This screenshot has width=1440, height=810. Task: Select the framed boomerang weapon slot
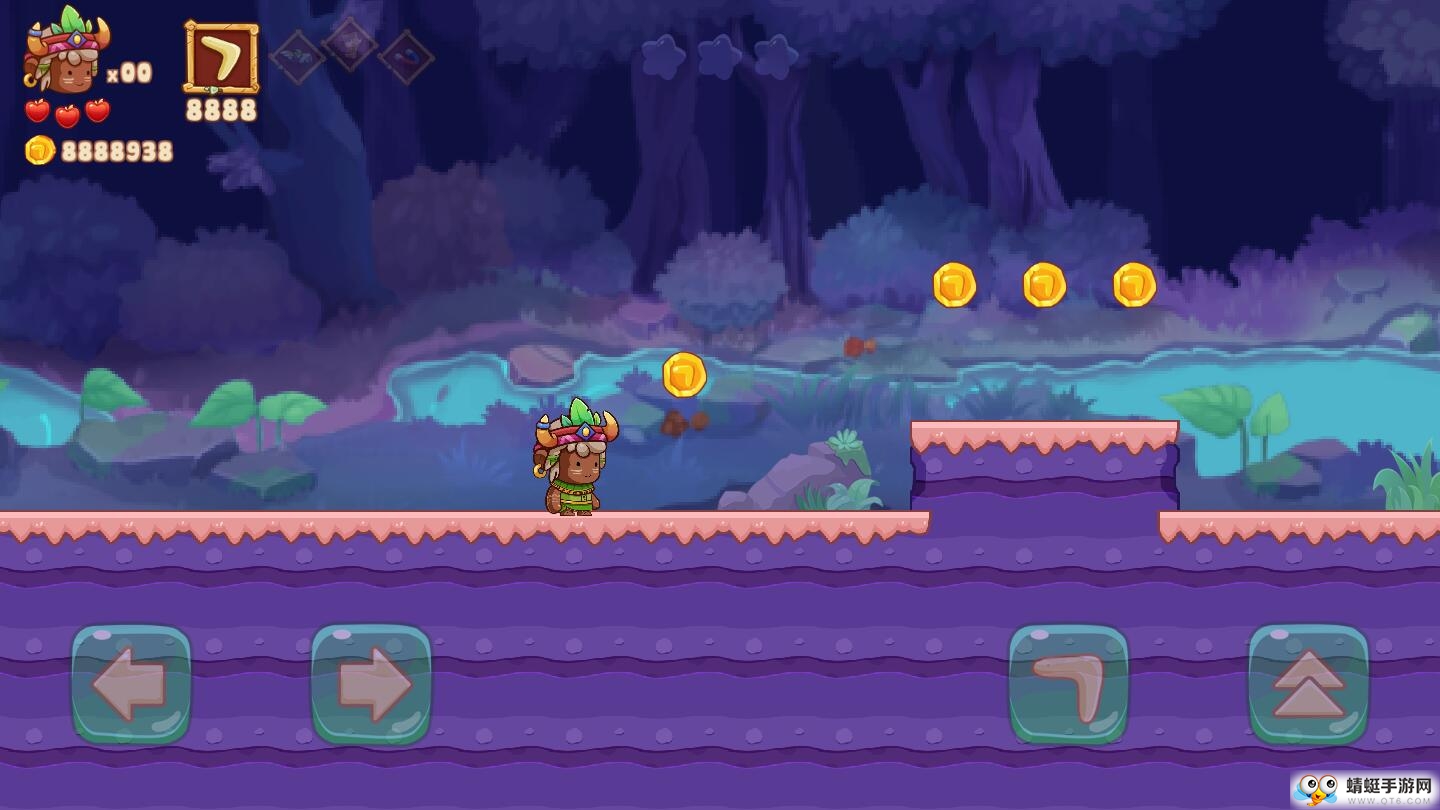(x=221, y=59)
